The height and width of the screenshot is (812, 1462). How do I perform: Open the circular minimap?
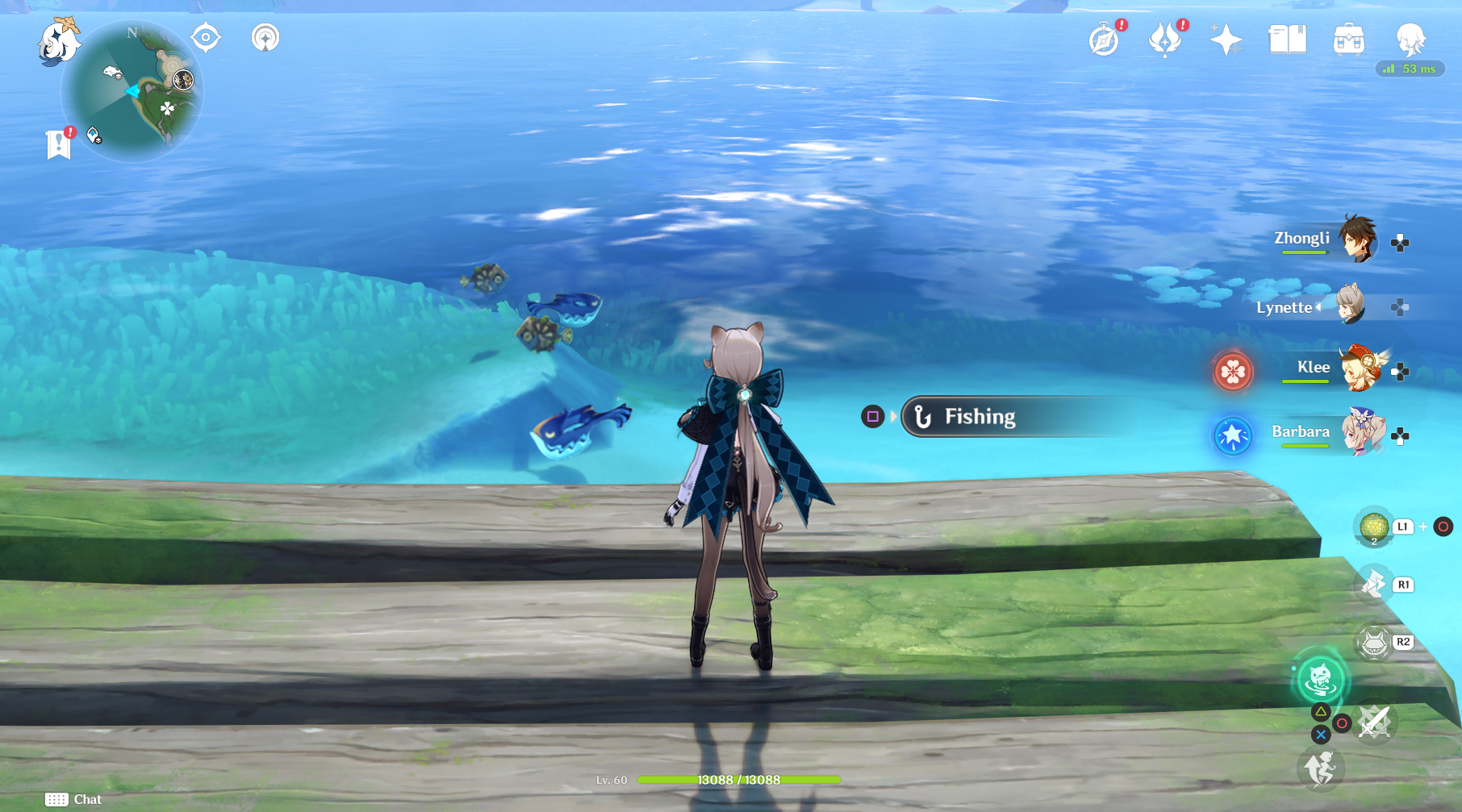pos(132,91)
